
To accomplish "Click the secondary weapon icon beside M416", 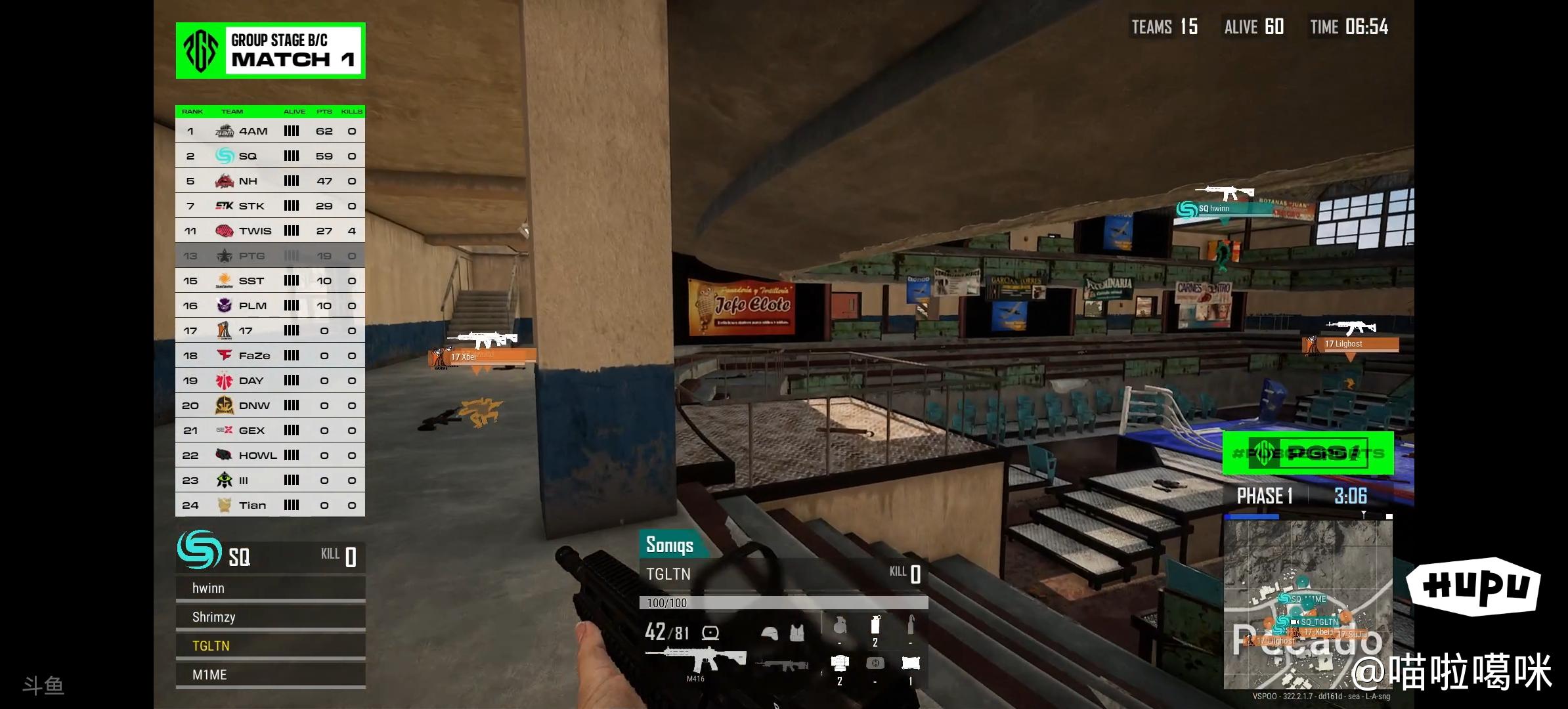I will click(783, 666).
